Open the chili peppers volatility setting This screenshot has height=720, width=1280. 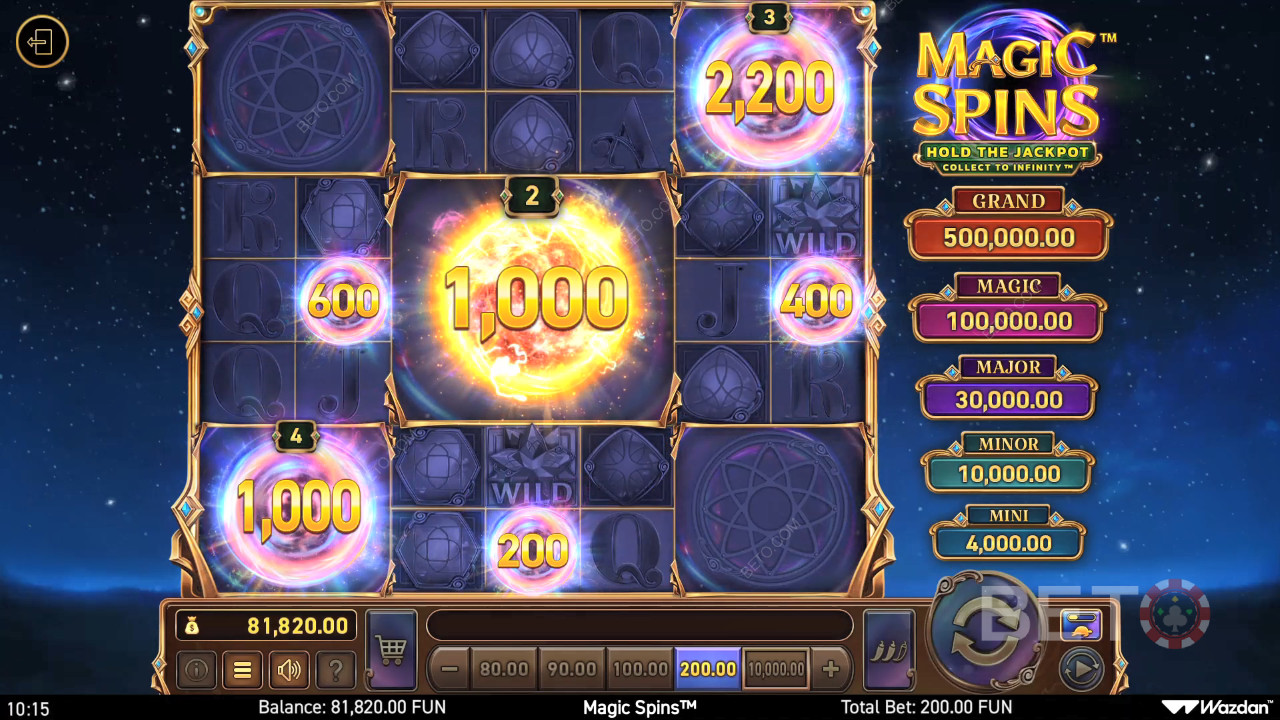888,651
